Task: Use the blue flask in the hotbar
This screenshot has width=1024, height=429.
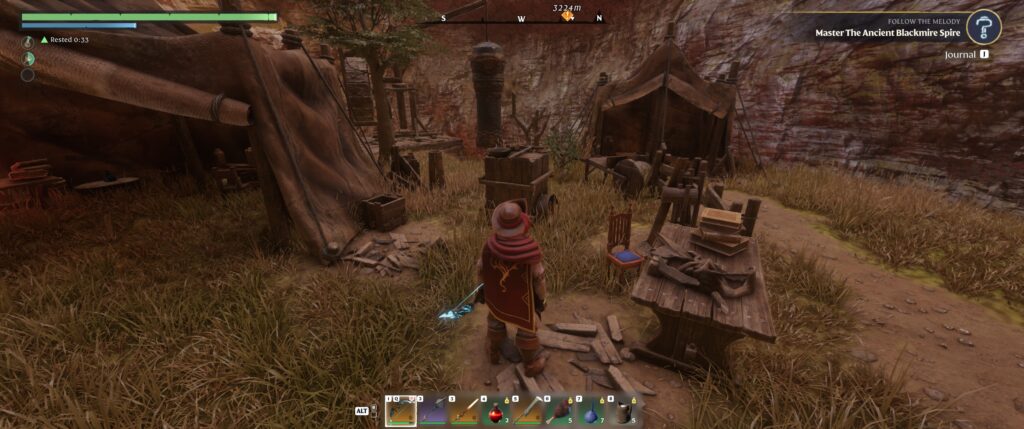Action: pos(593,411)
